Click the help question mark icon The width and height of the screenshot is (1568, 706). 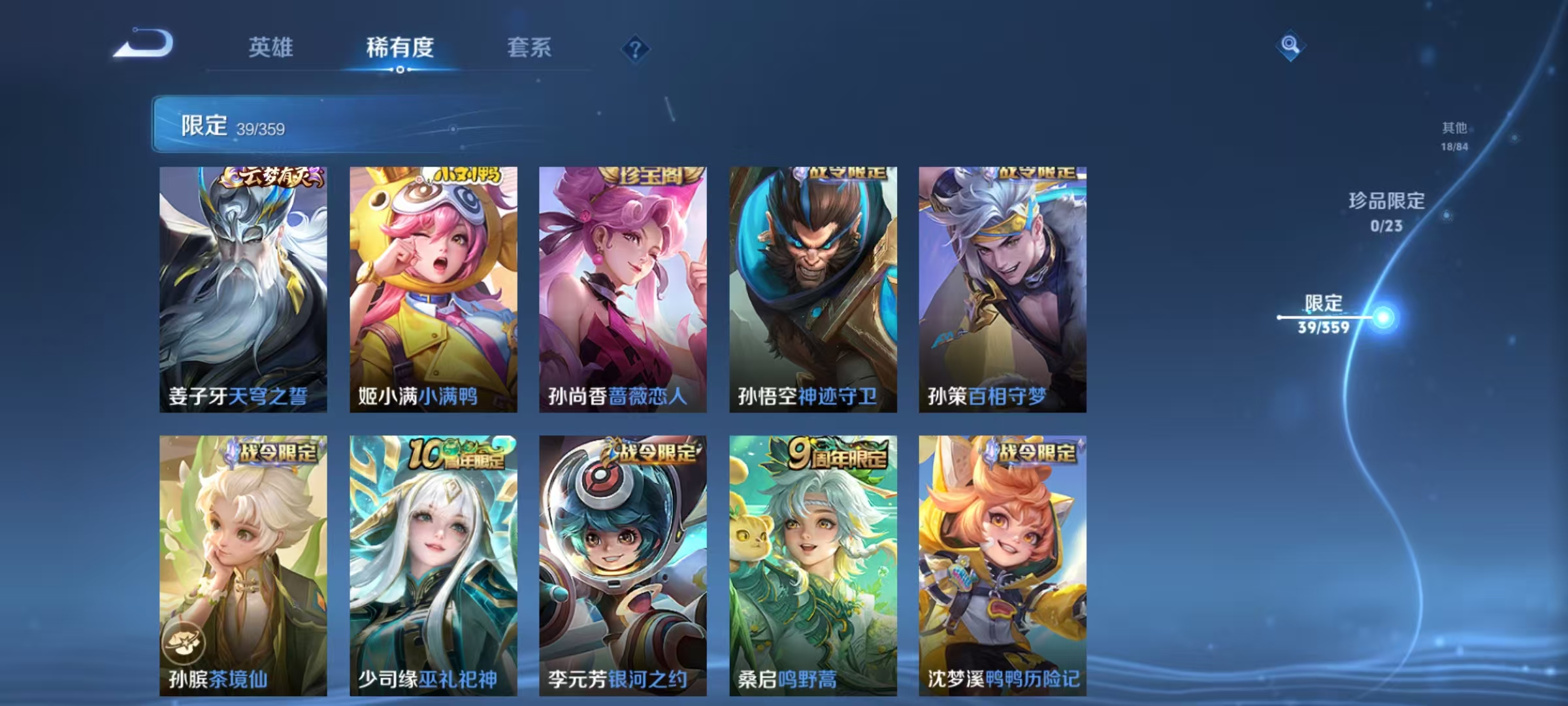click(637, 48)
